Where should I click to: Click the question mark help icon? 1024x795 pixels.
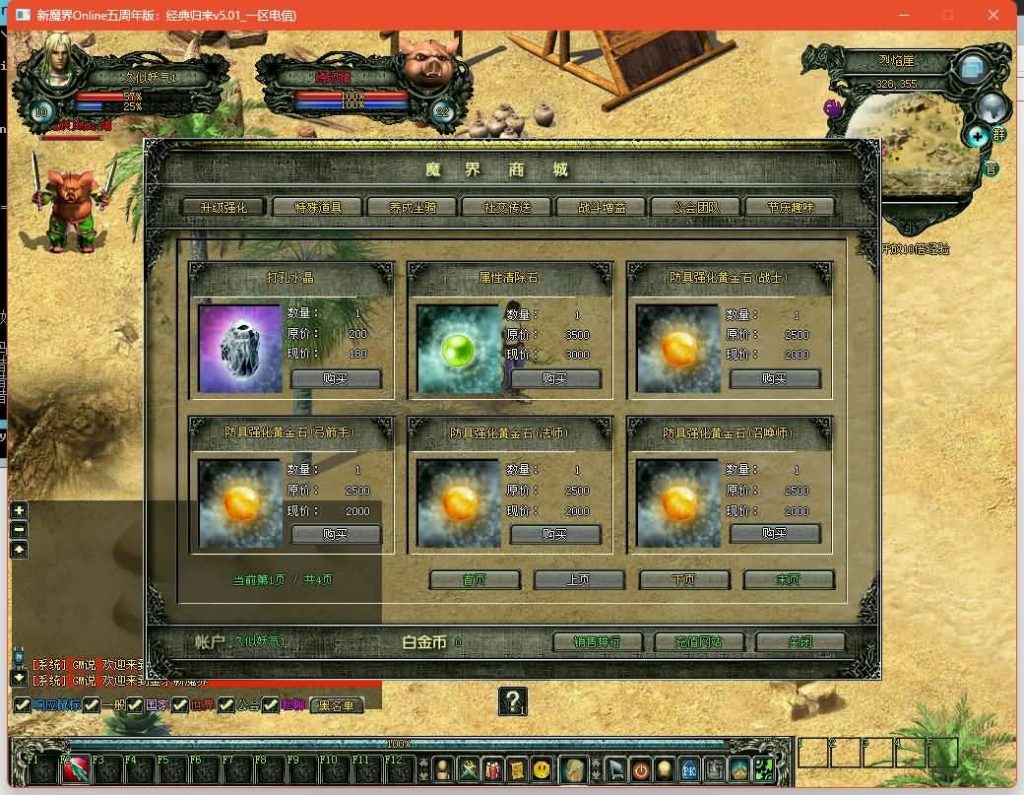pos(512,702)
